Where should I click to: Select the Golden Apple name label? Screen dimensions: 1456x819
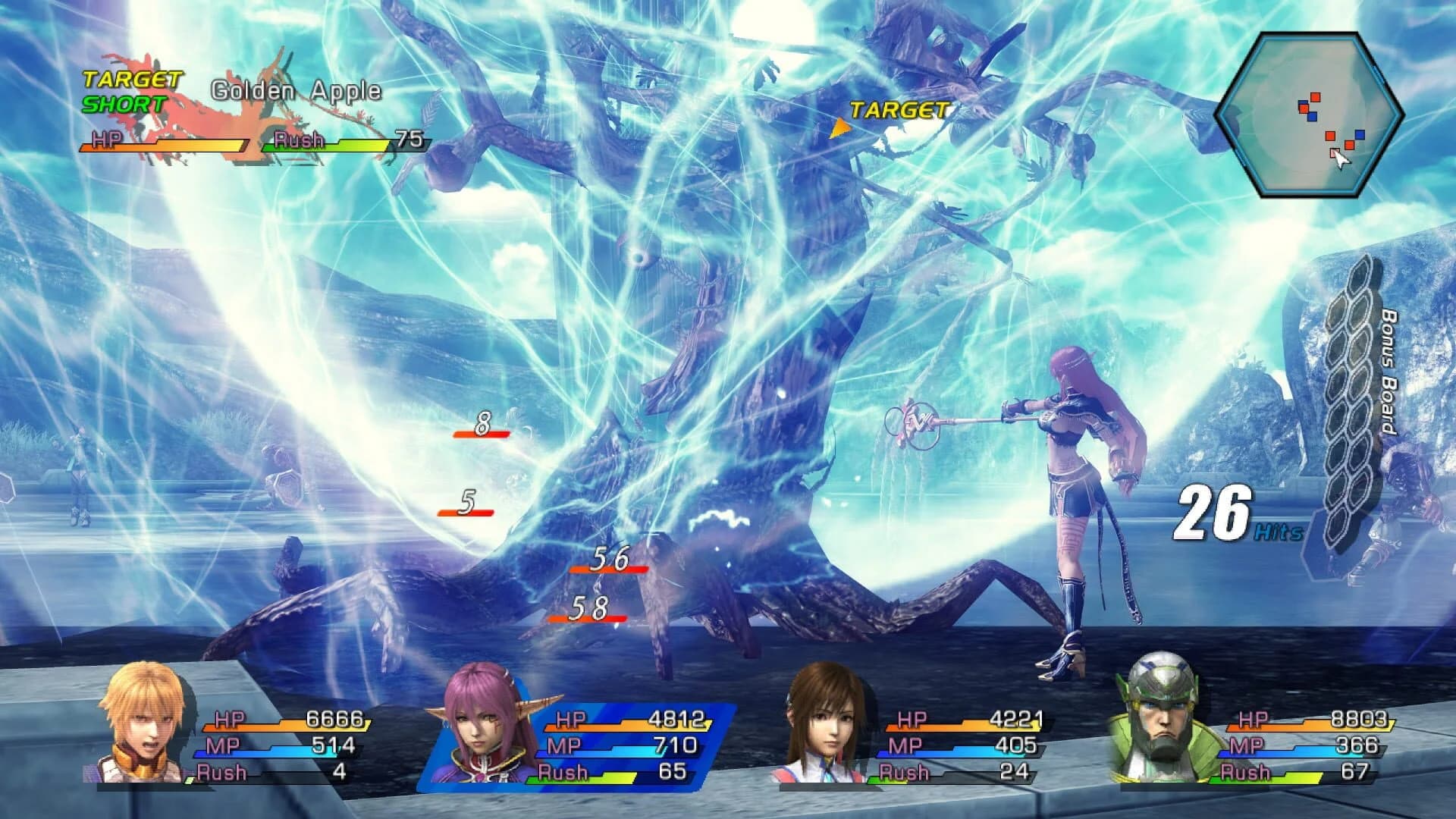[296, 91]
